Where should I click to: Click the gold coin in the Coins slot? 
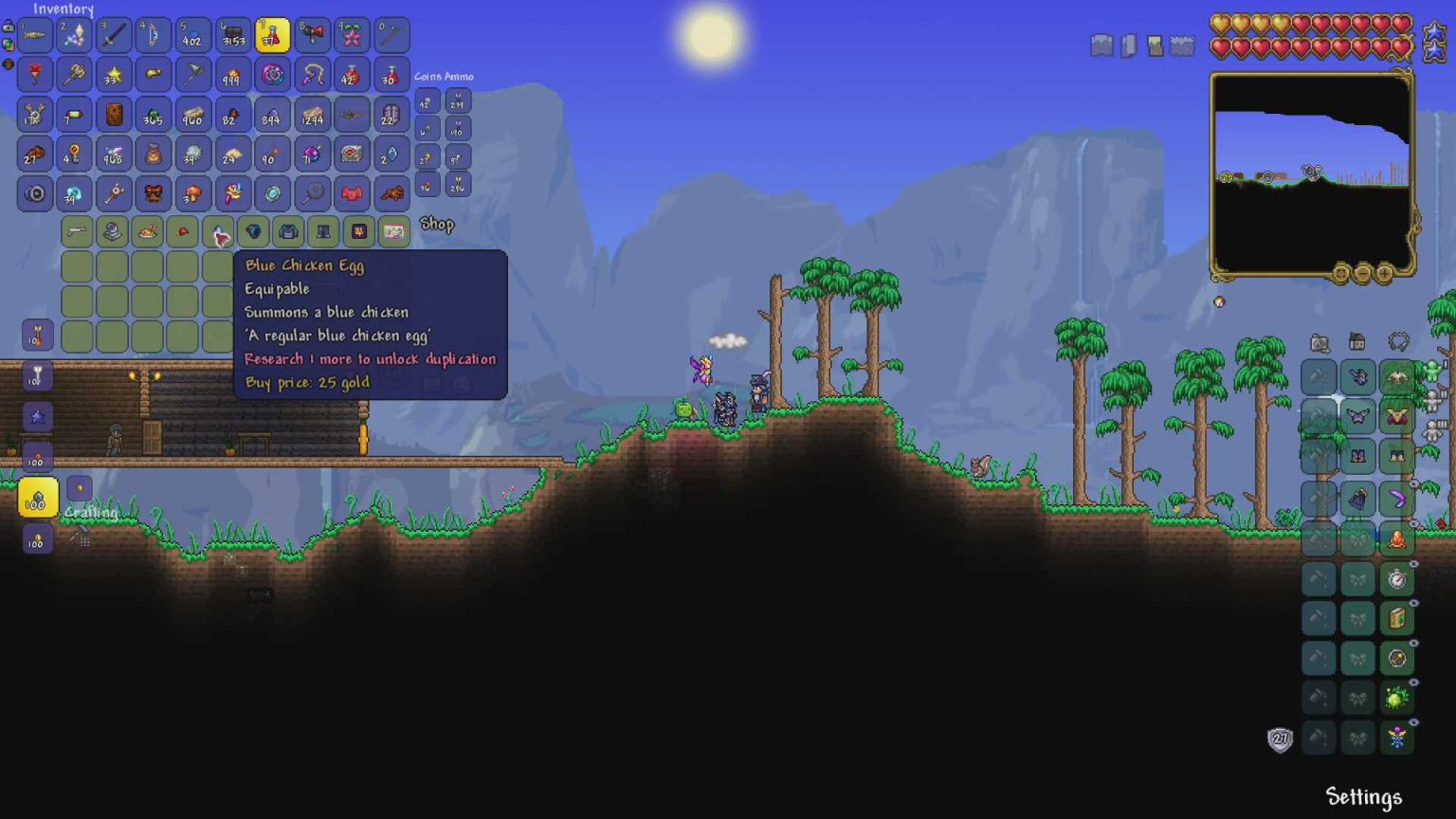tap(426, 158)
